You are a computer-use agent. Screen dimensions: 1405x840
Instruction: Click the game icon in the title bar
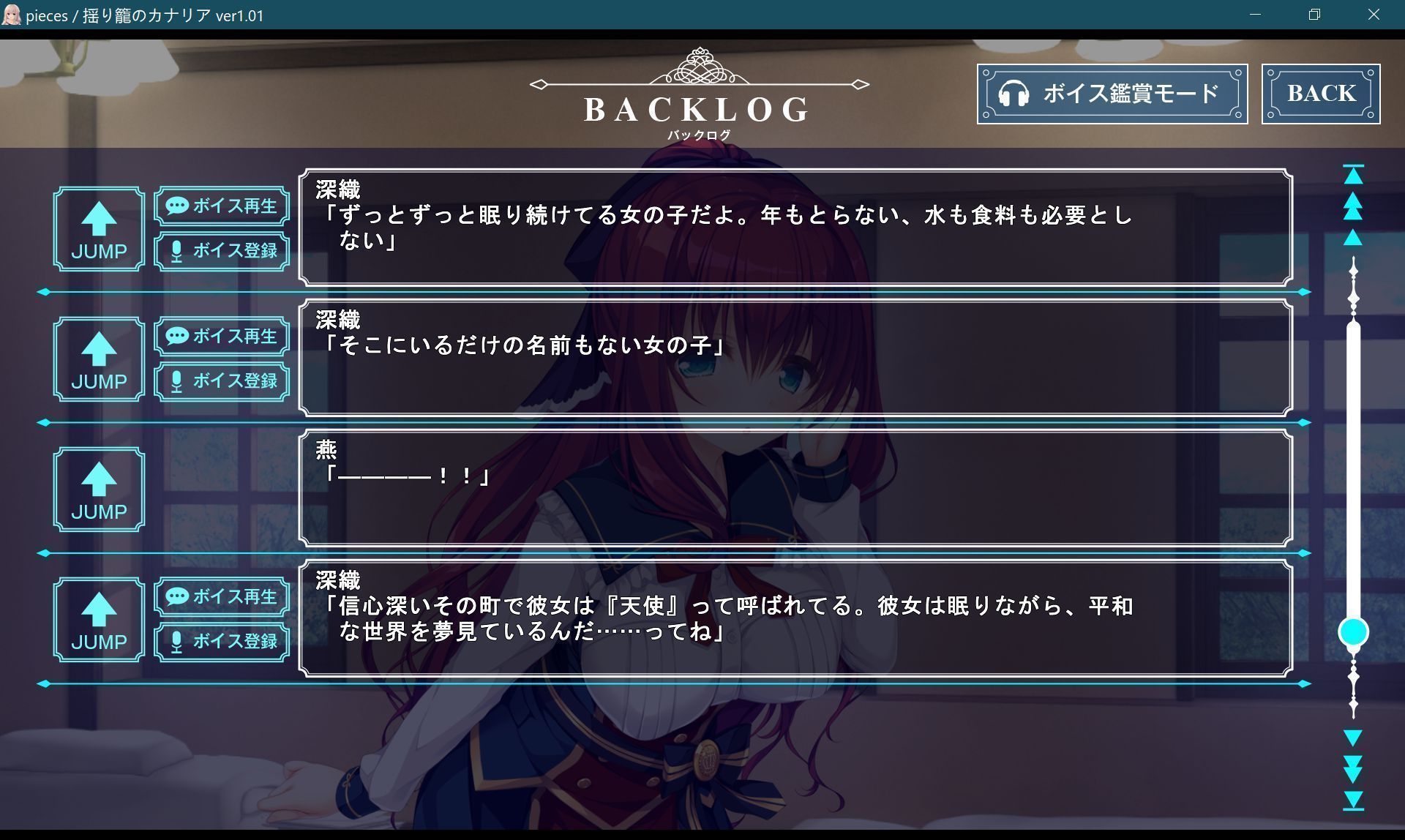[12, 14]
